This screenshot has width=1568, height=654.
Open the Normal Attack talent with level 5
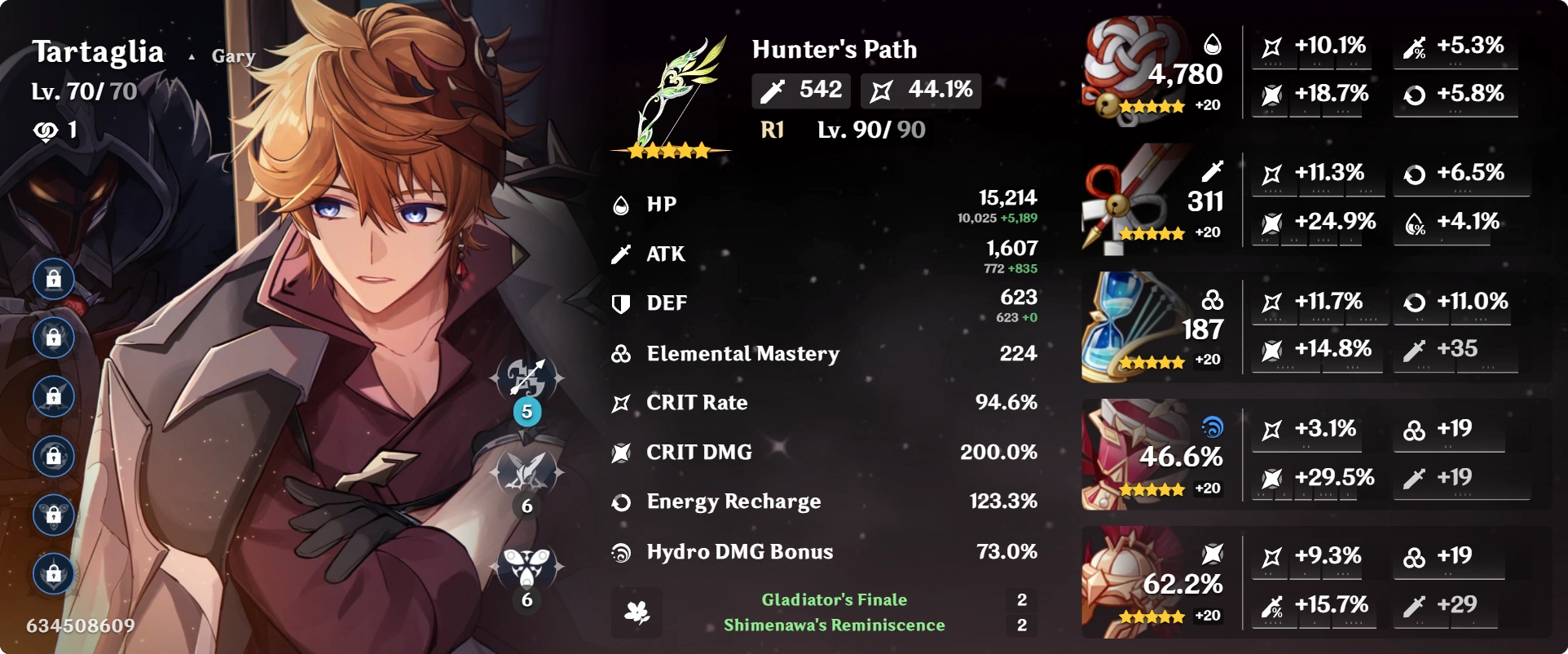click(526, 378)
